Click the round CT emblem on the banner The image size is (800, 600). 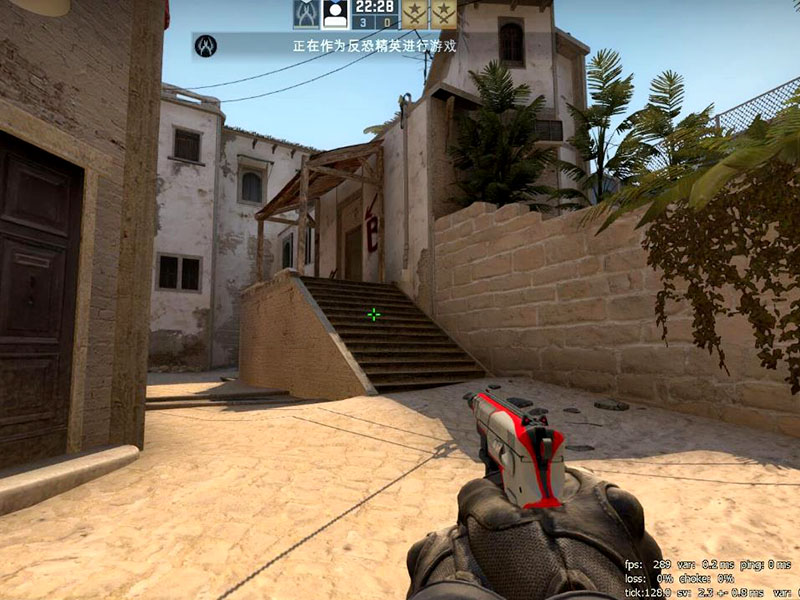click(206, 46)
